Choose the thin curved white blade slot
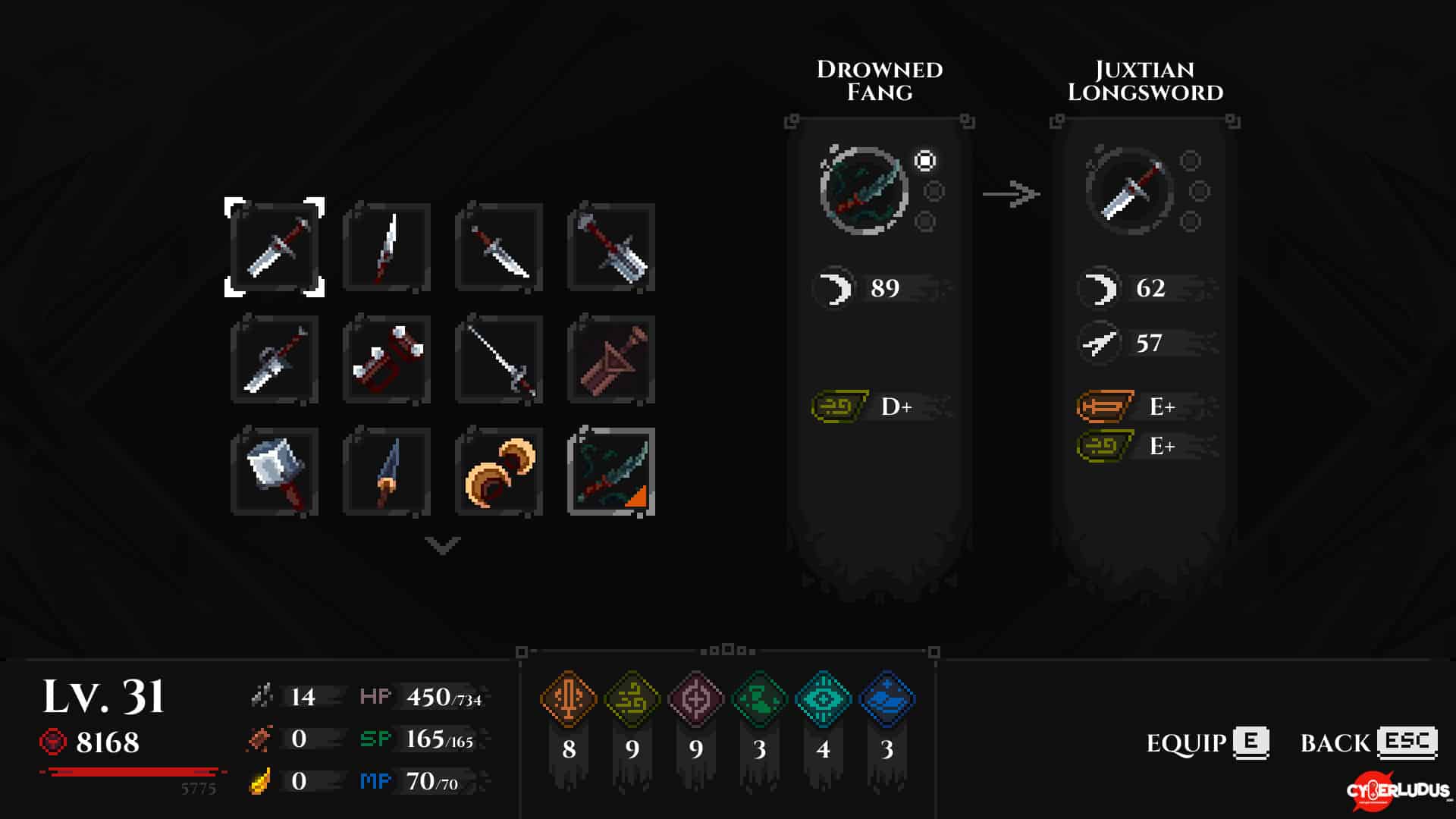 [387, 247]
